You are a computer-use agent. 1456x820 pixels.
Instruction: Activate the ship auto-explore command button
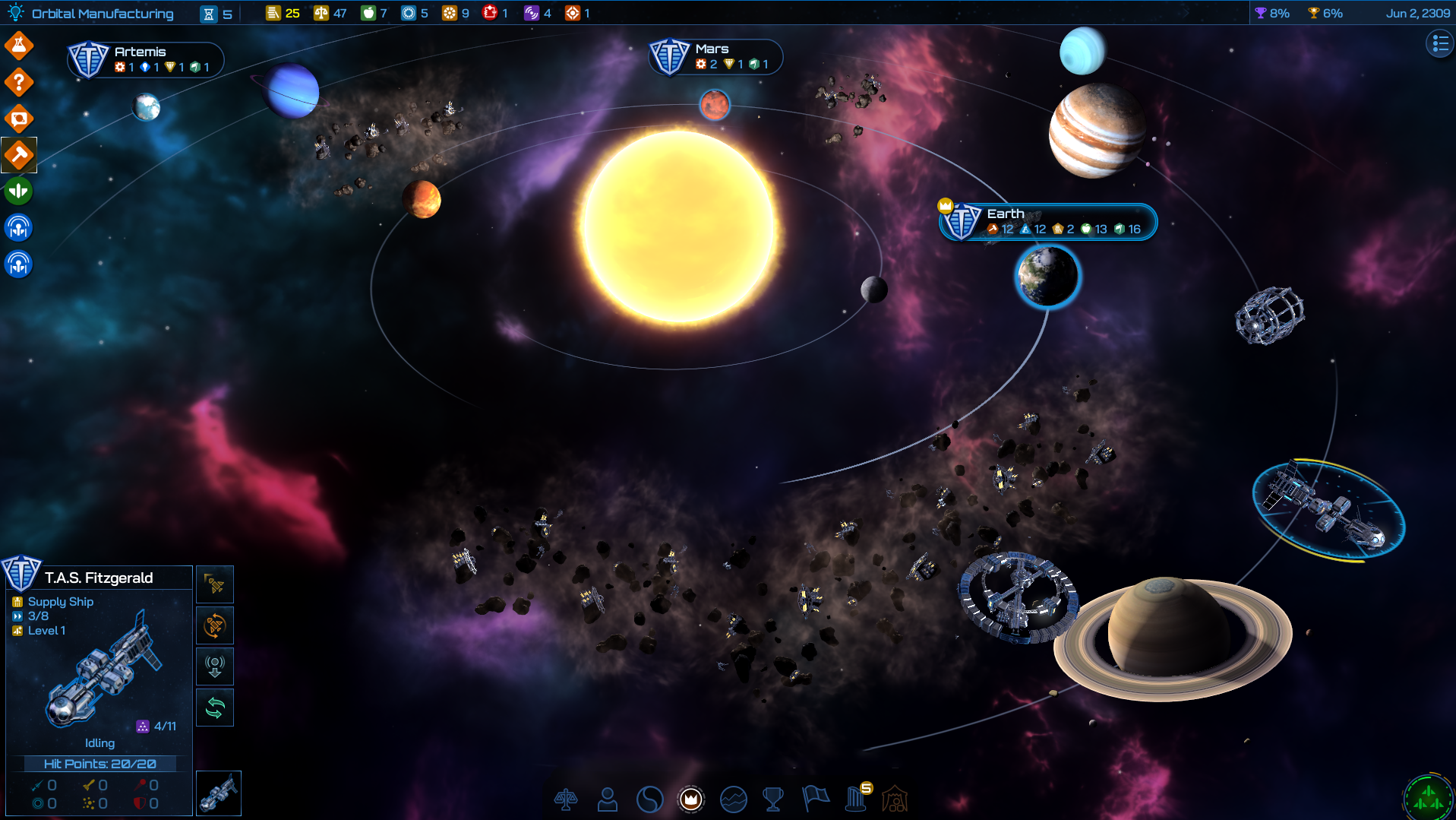[215, 585]
